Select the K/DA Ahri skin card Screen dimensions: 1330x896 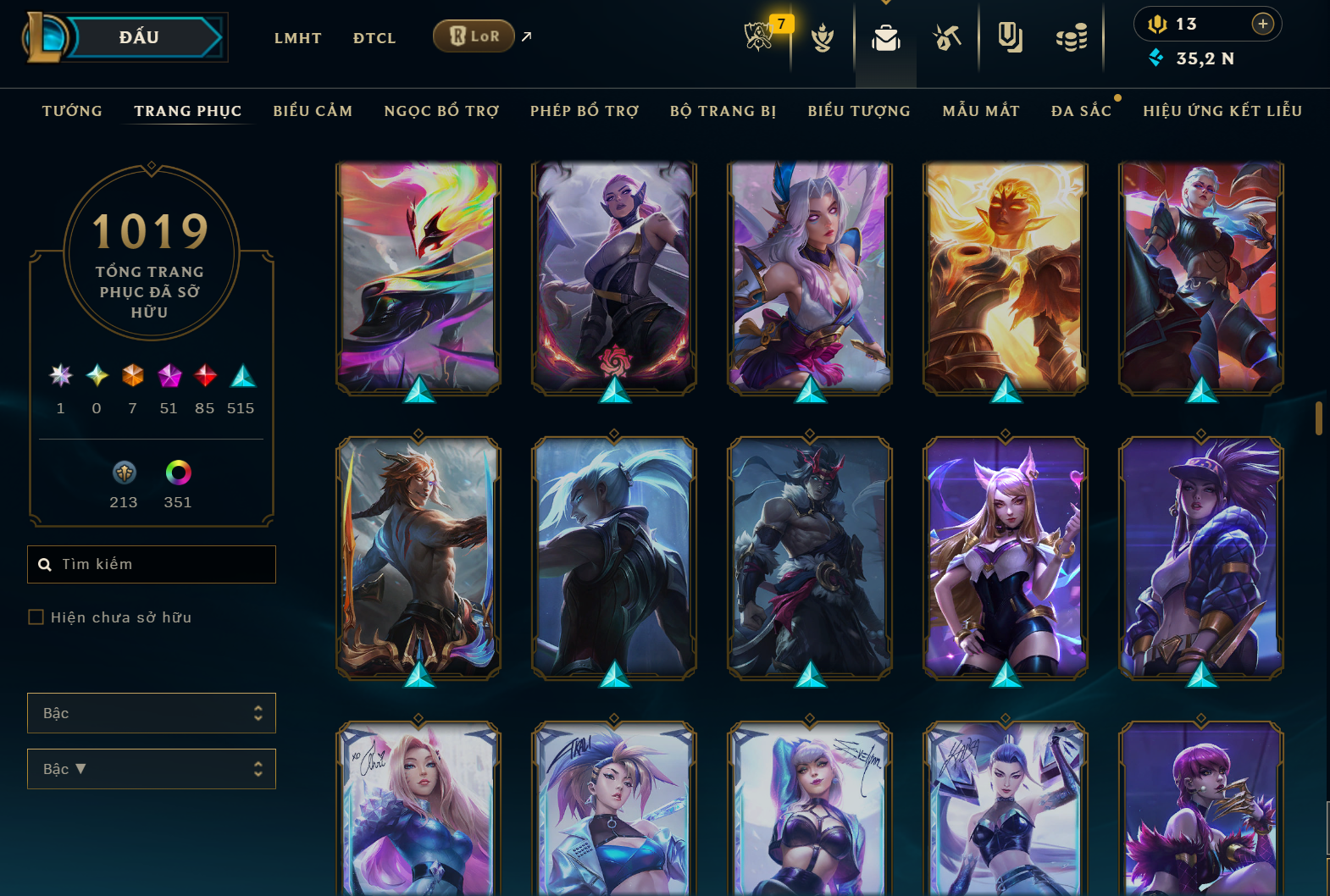click(x=1006, y=557)
